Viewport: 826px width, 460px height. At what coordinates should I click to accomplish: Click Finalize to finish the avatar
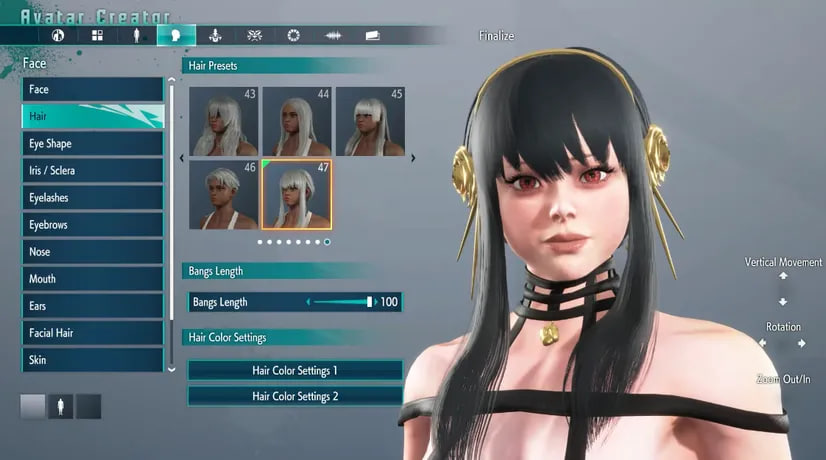pos(496,36)
